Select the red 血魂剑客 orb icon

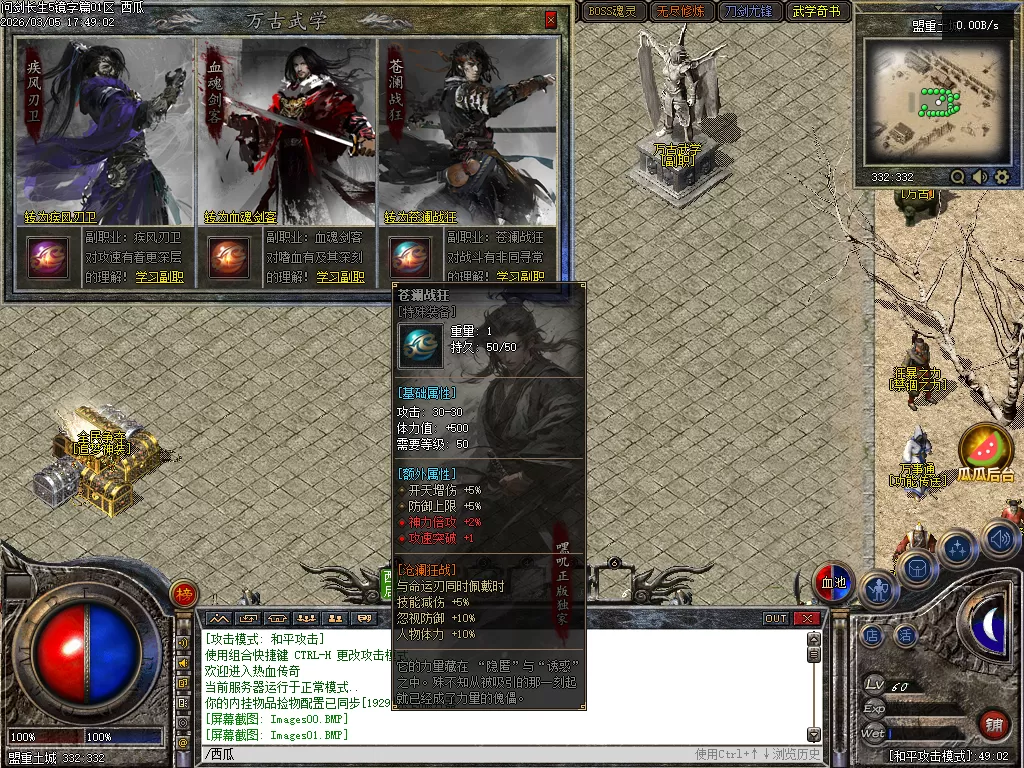[x=228, y=258]
